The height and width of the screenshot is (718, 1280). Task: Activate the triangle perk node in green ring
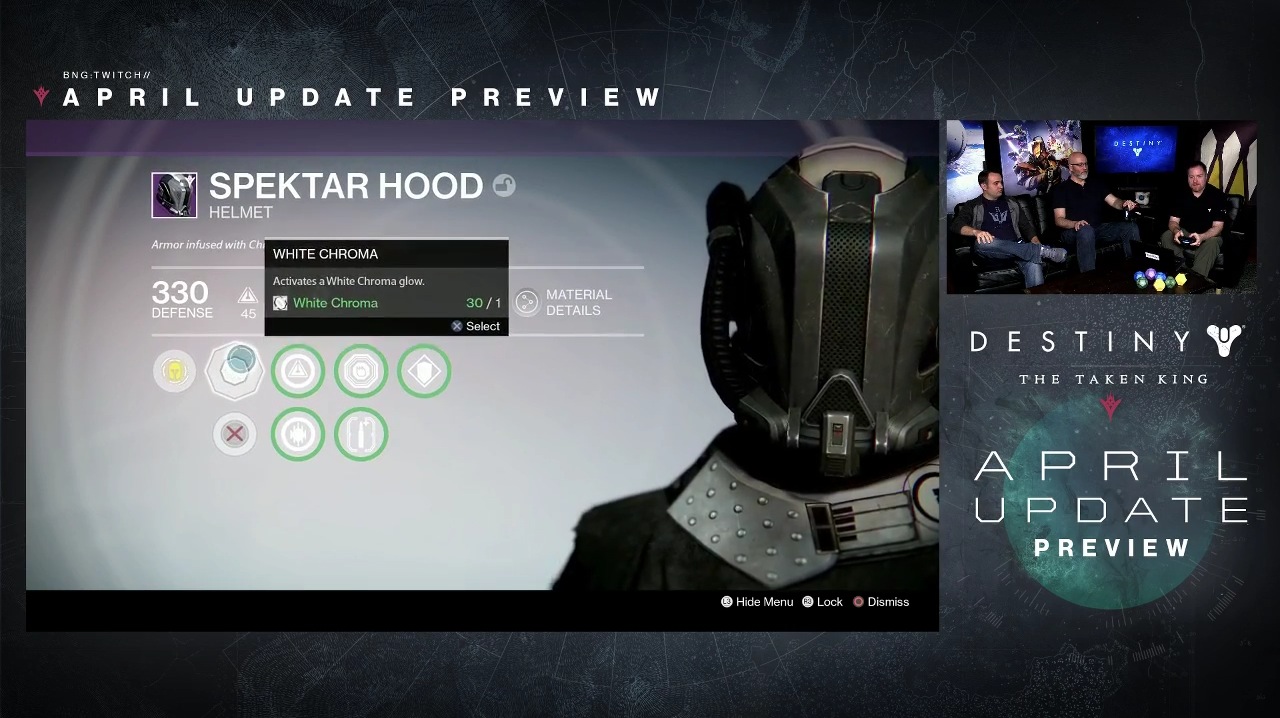click(x=298, y=371)
